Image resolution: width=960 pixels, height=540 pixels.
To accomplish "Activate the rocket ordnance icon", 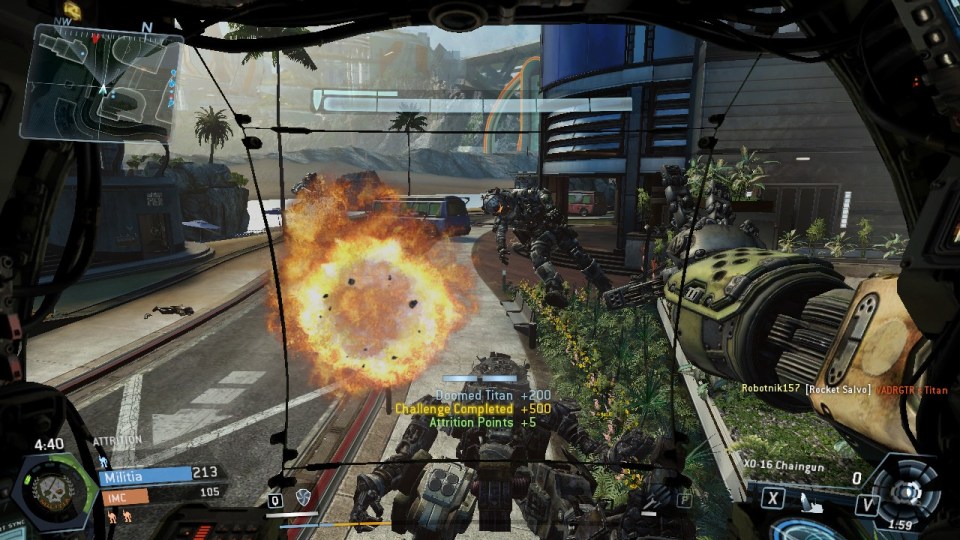I will 814,504.
